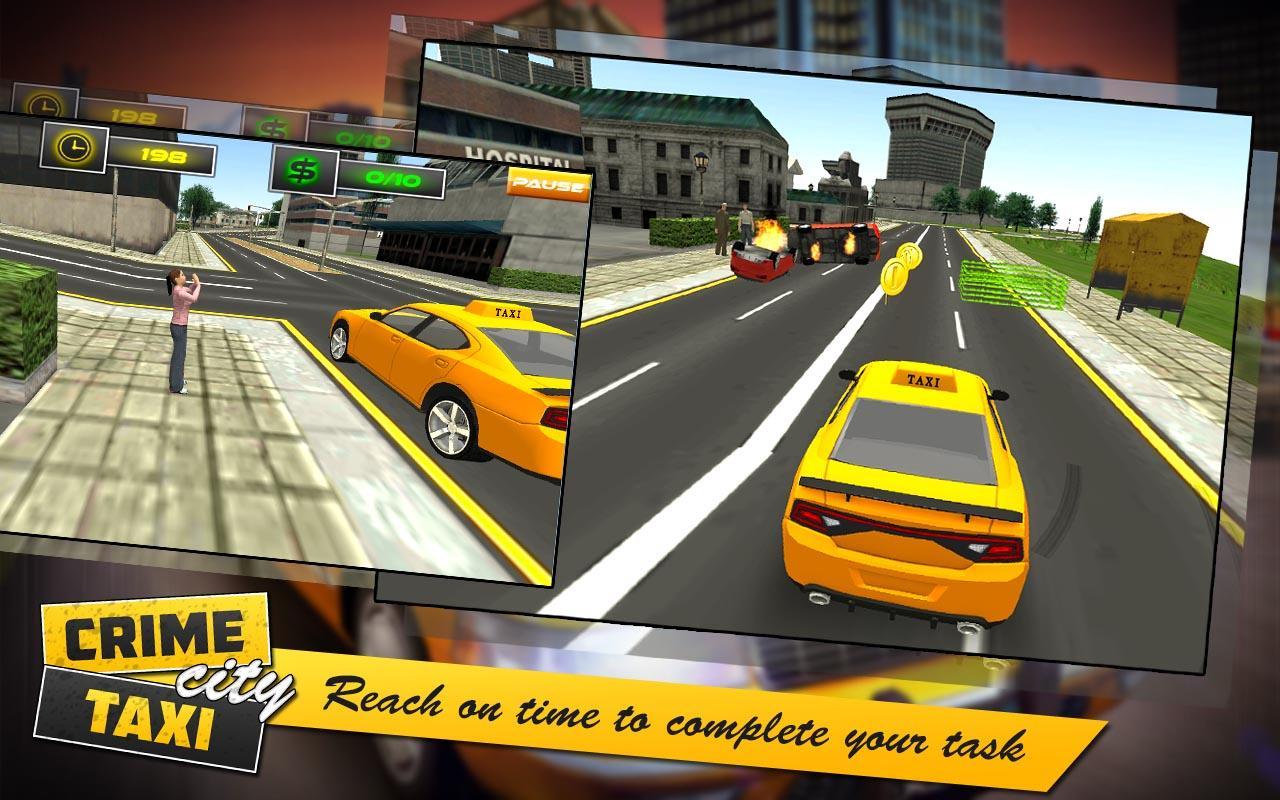The image size is (1280, 800).
Task: Click the TAXI roof sign icon
Action: click(923, 380)
